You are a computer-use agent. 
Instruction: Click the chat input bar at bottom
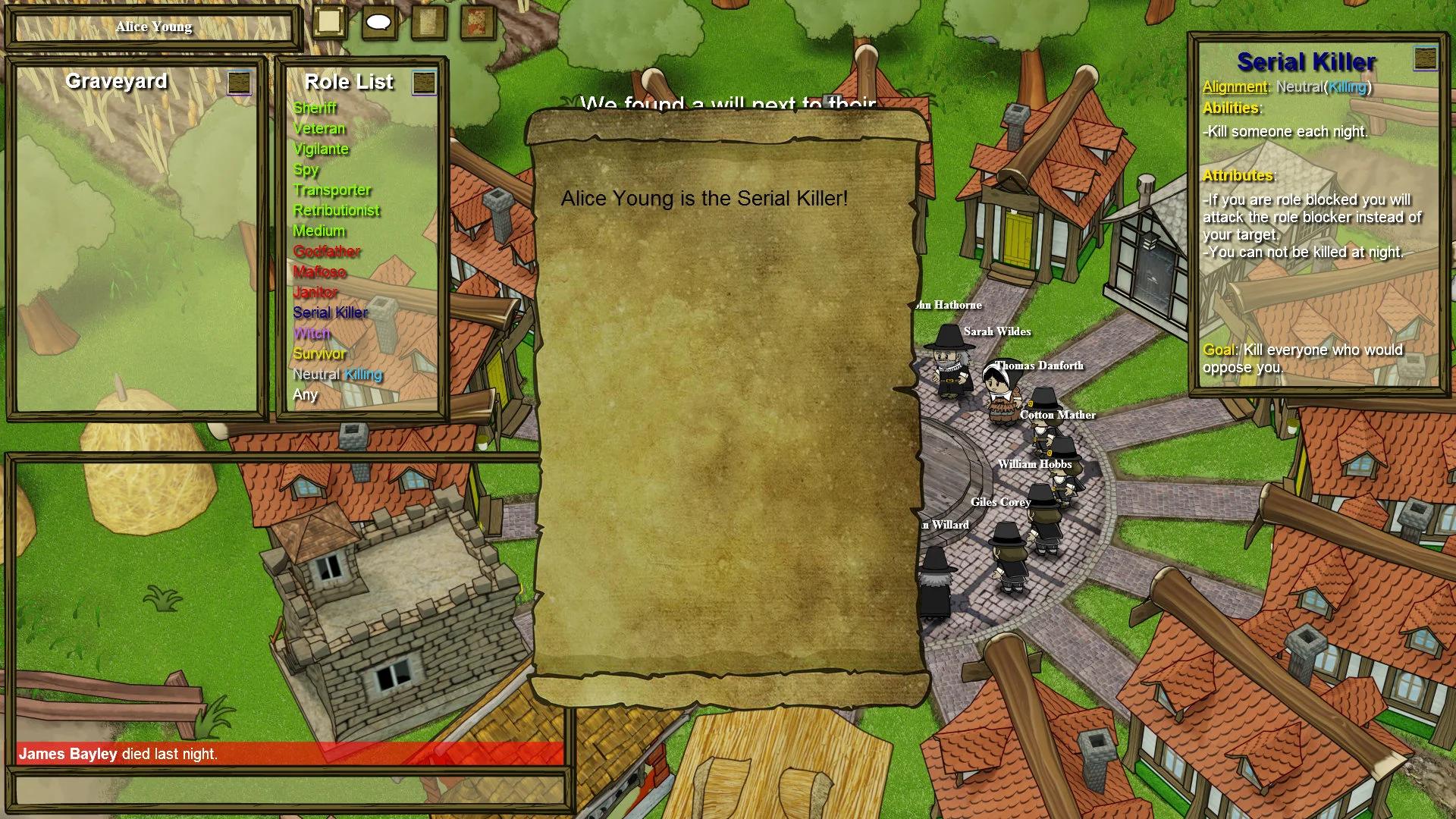(288, 789)
